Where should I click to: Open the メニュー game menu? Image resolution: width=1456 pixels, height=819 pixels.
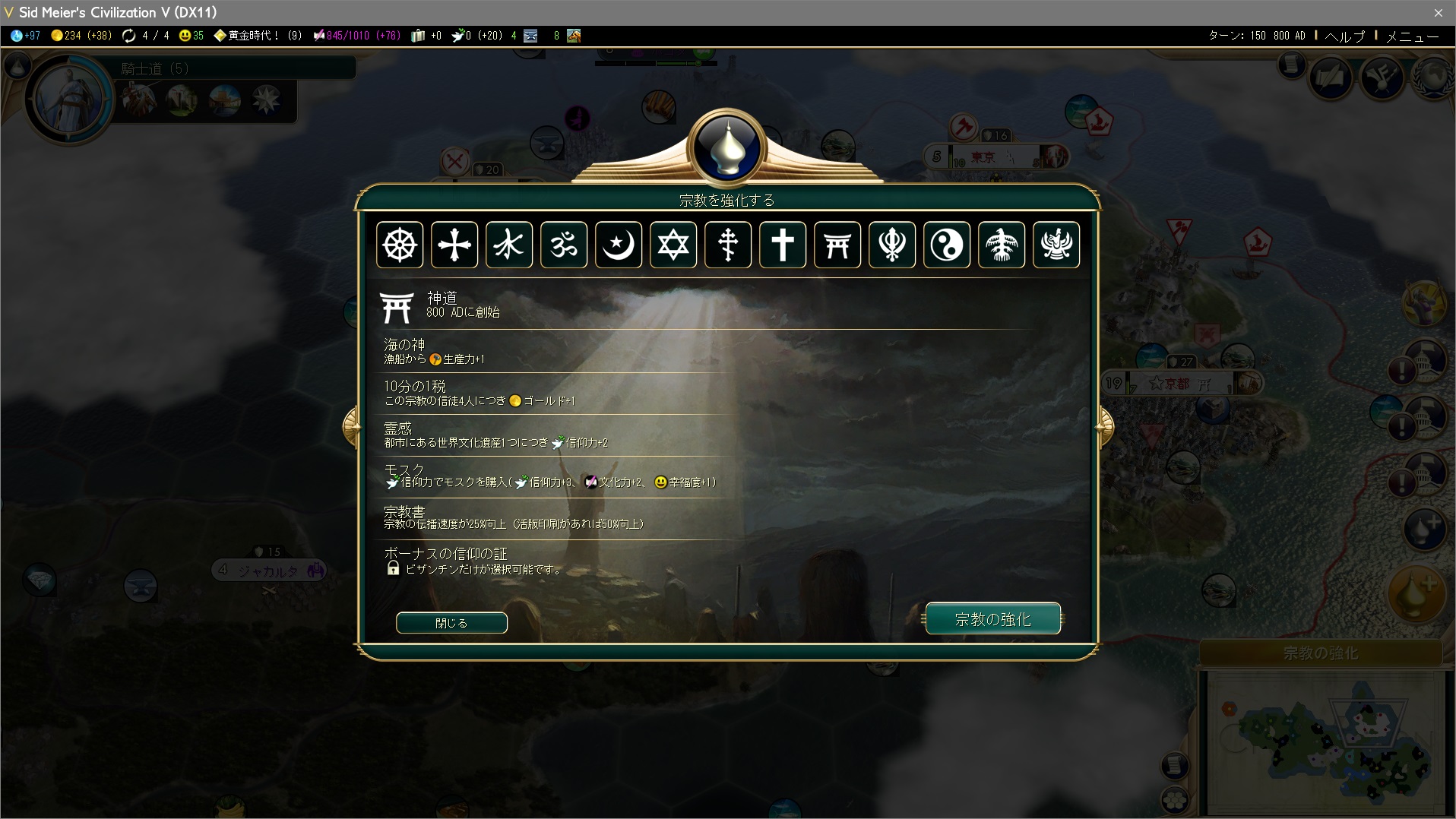point(1412,36)
